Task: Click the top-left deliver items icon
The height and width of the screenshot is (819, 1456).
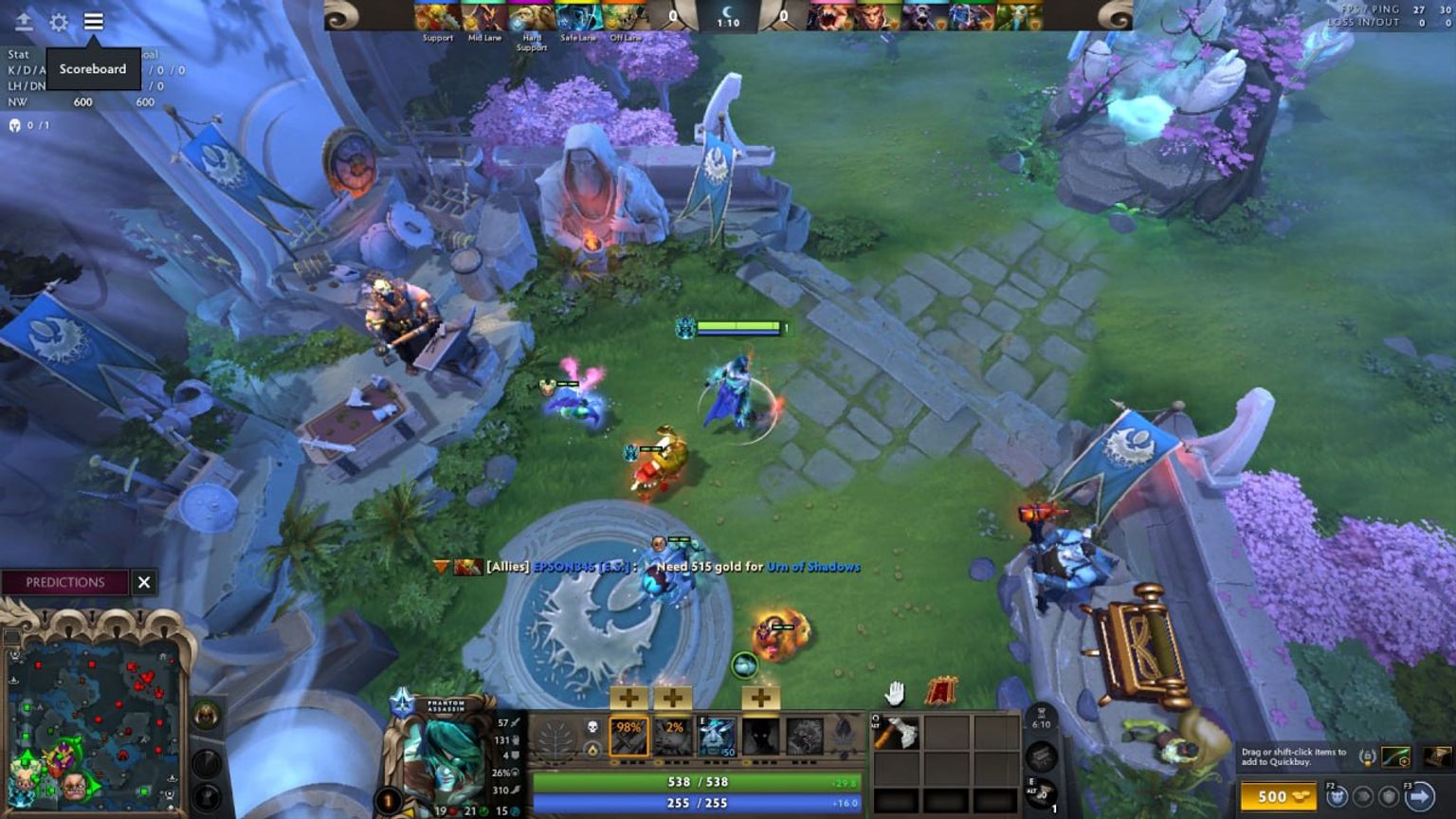Action: 22,22
